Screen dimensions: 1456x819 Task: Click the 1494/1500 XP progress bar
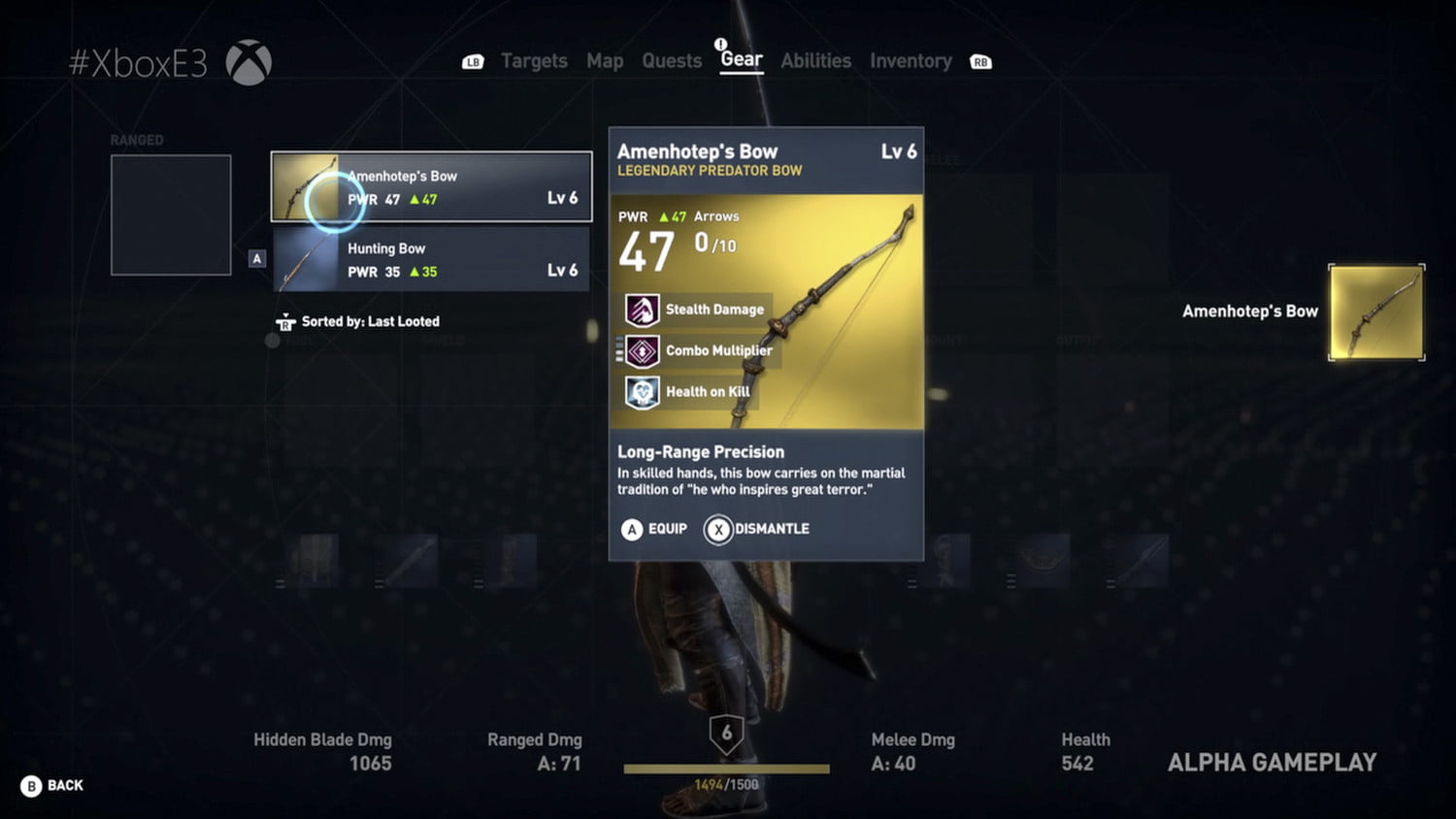[728, 770]
